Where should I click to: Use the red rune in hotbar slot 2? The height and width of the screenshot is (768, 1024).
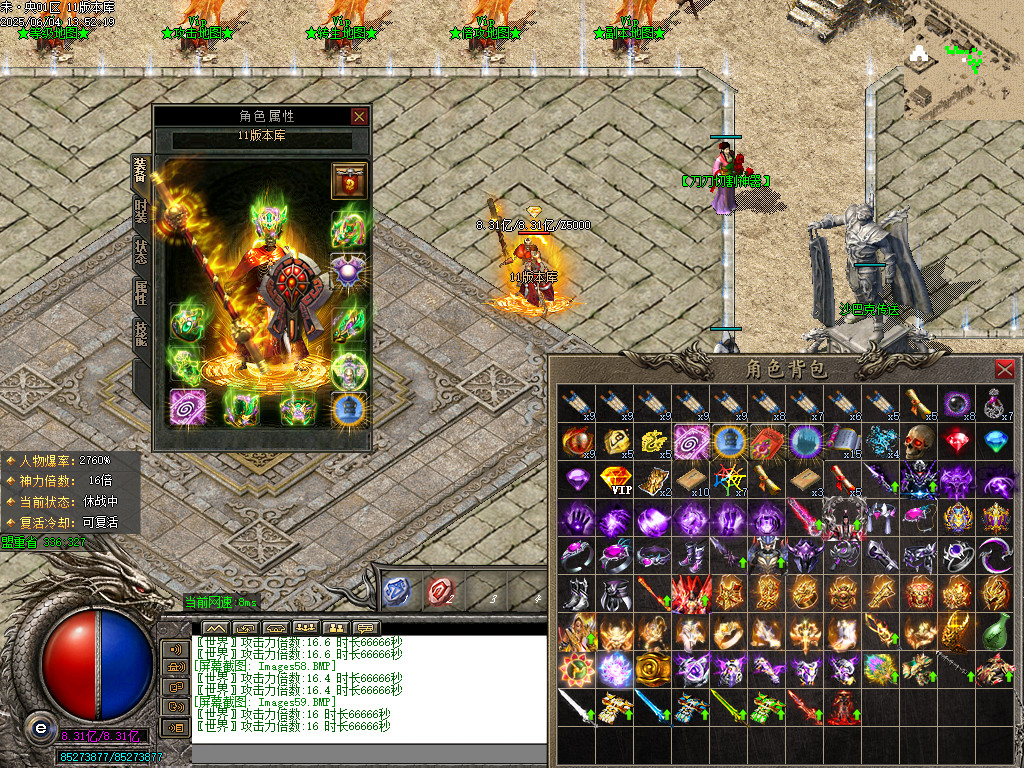pyautogui.click(x=439, y=591)
